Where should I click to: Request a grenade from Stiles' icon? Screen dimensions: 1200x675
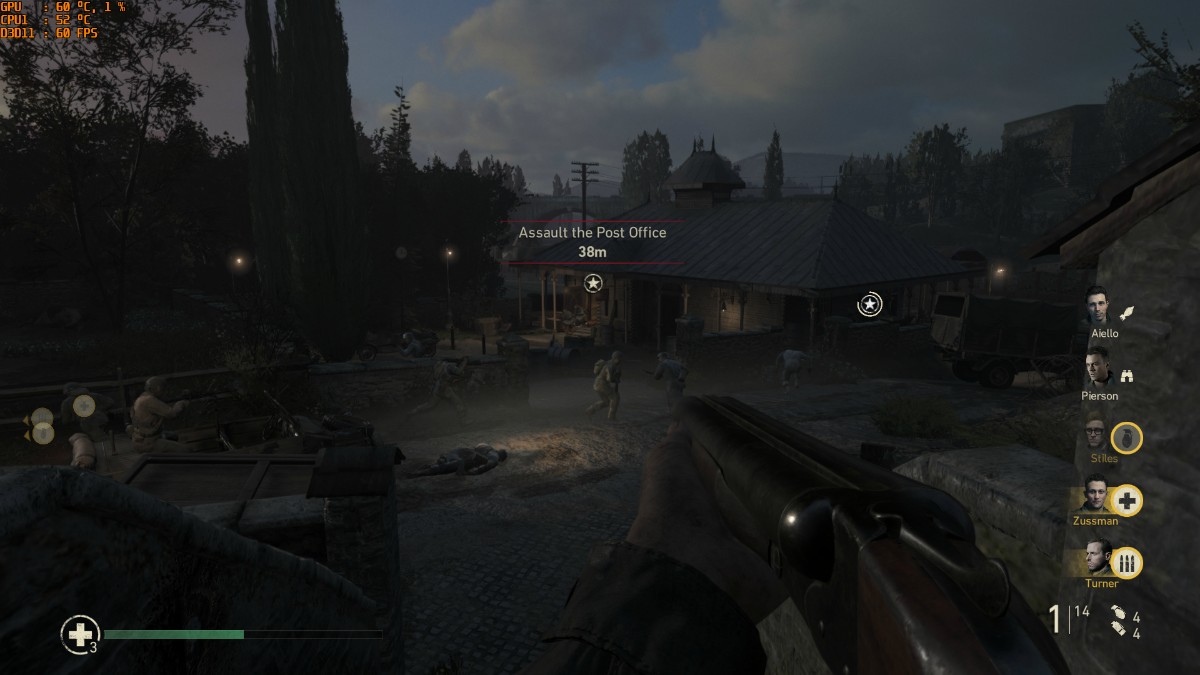click(1127, 438)
